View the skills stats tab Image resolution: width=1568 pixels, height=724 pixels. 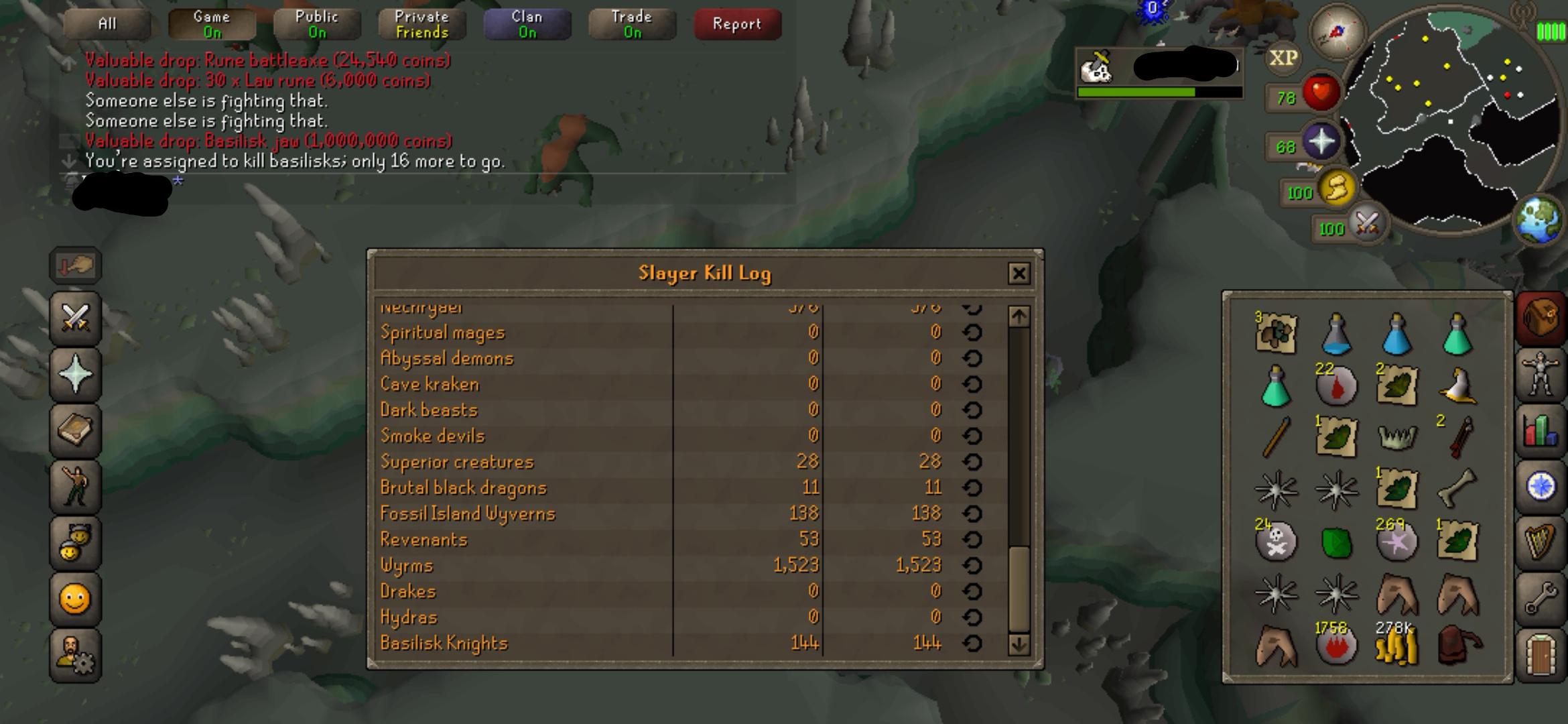(x=1541, y=429)
